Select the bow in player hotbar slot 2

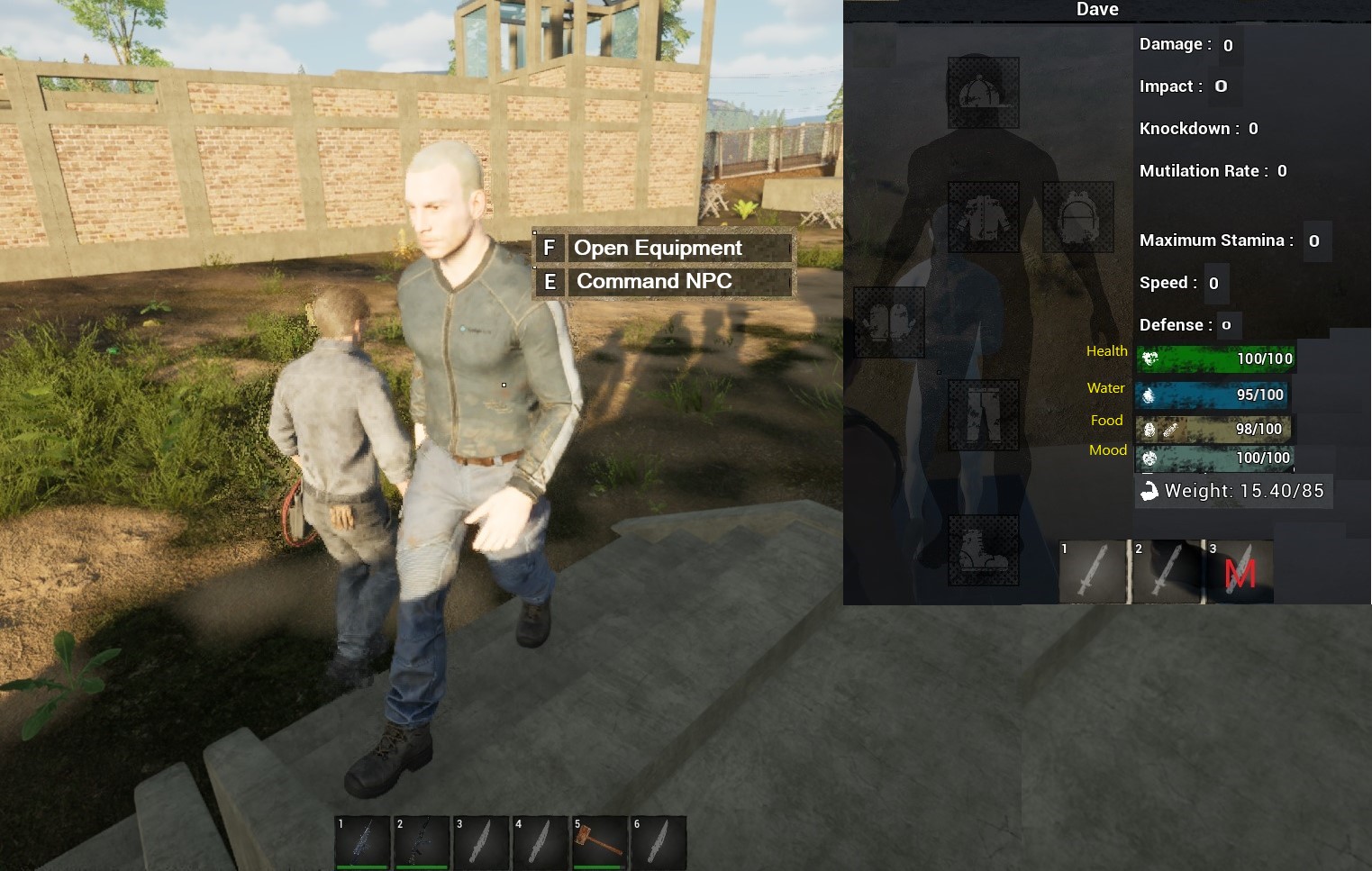click(x=421, y=843)
